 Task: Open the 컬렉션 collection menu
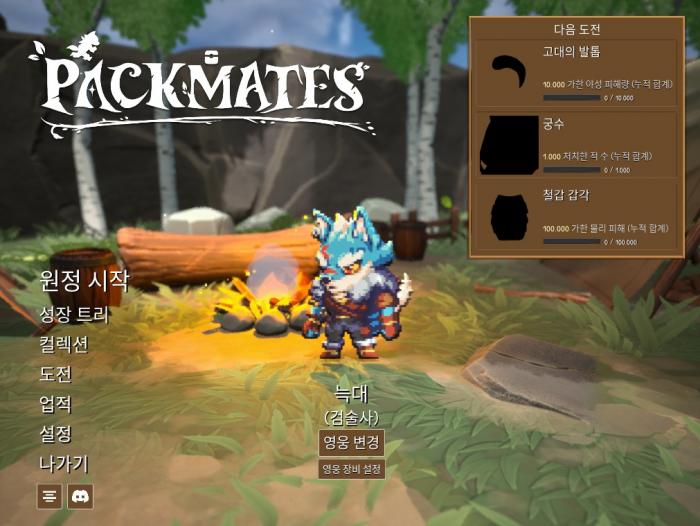point(63,344)
